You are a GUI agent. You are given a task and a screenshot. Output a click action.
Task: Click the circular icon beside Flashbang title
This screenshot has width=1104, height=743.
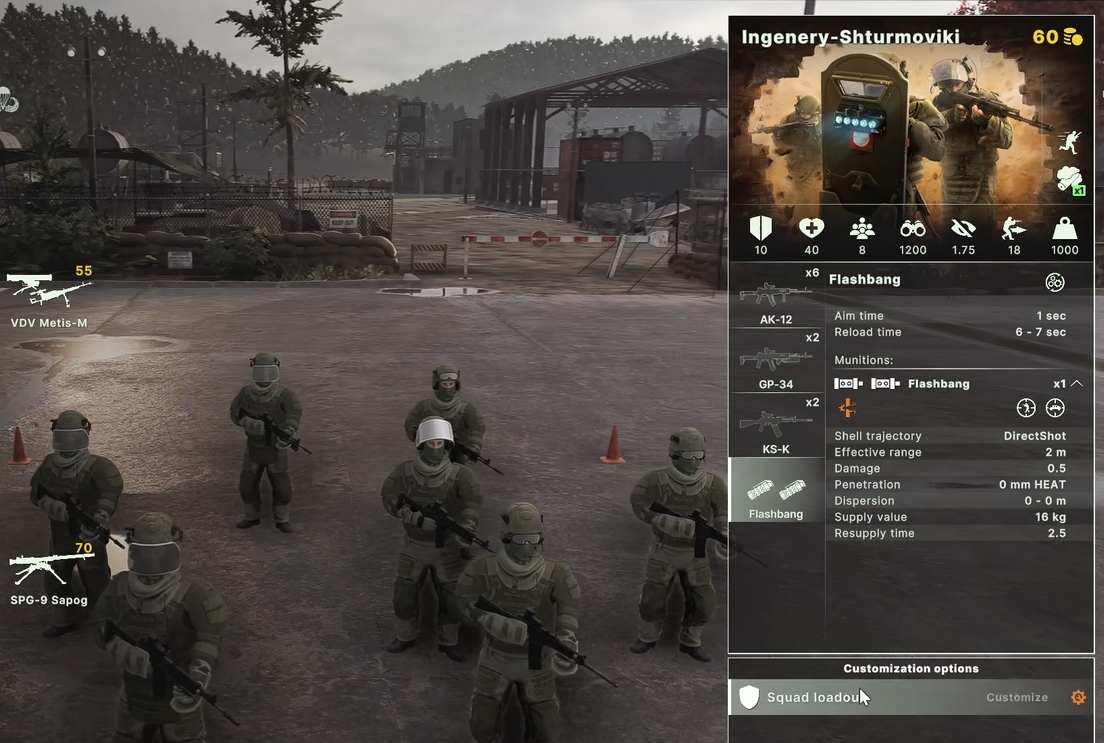(1055, 281)
